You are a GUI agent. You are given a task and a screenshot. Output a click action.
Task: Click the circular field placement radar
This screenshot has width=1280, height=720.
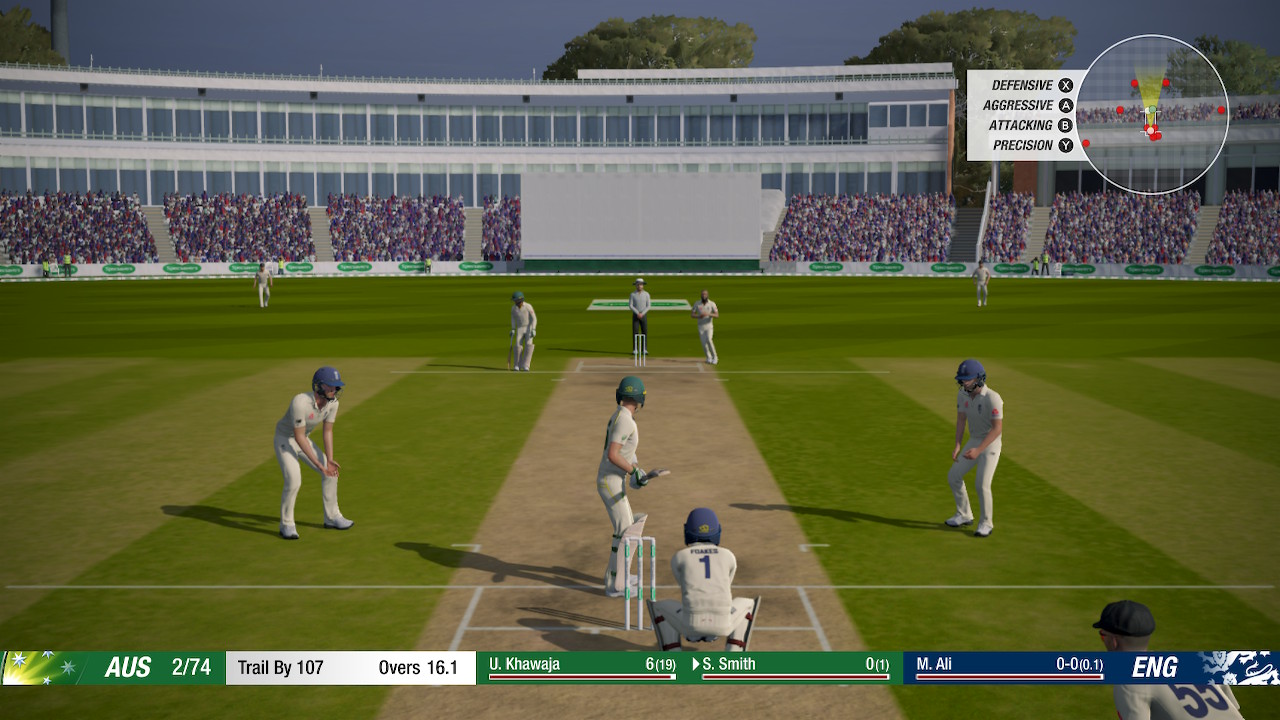pos(1152,114)
